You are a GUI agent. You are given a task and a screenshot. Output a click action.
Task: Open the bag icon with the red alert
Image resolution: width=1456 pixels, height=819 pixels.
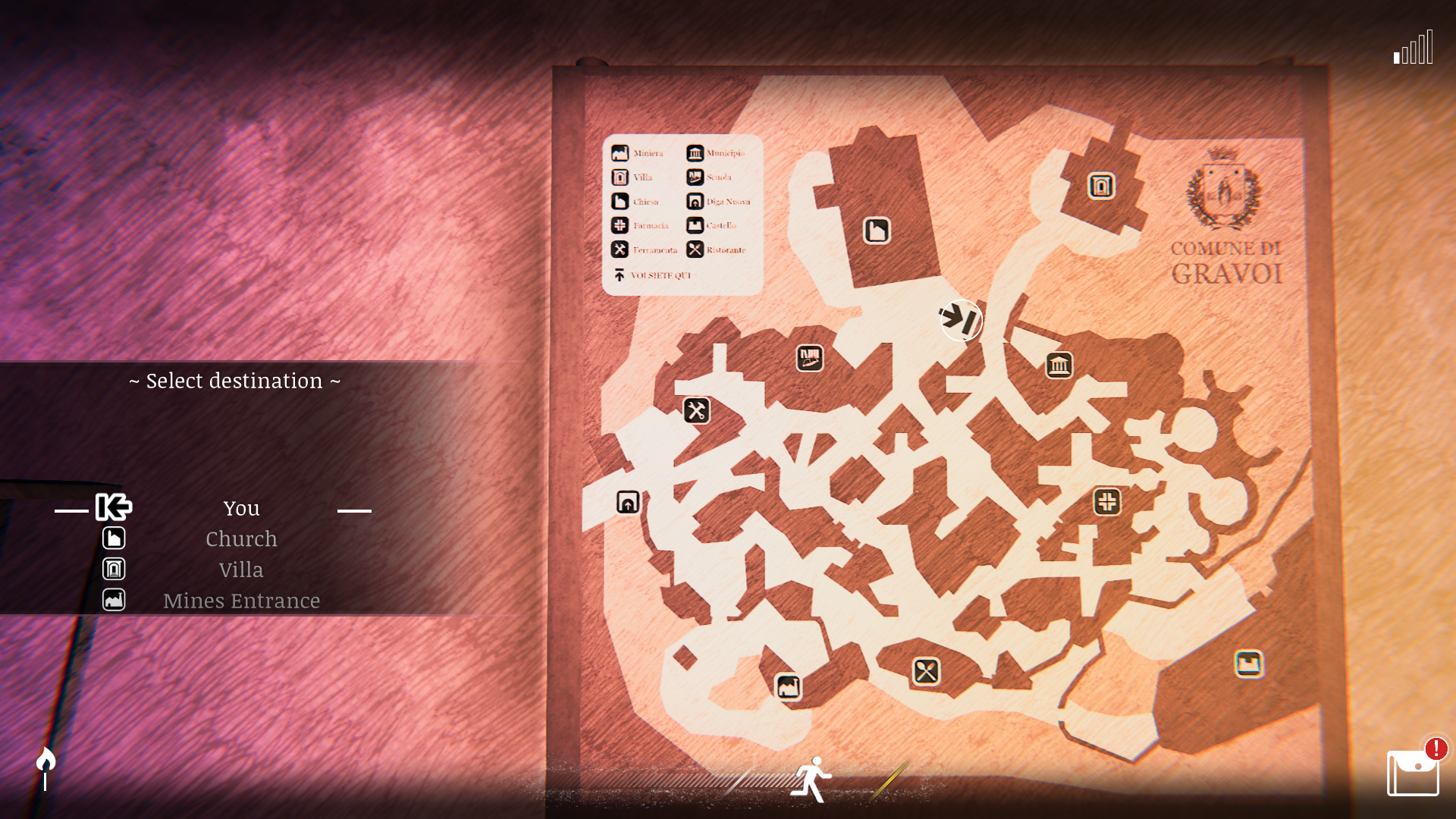[1413, 772]
